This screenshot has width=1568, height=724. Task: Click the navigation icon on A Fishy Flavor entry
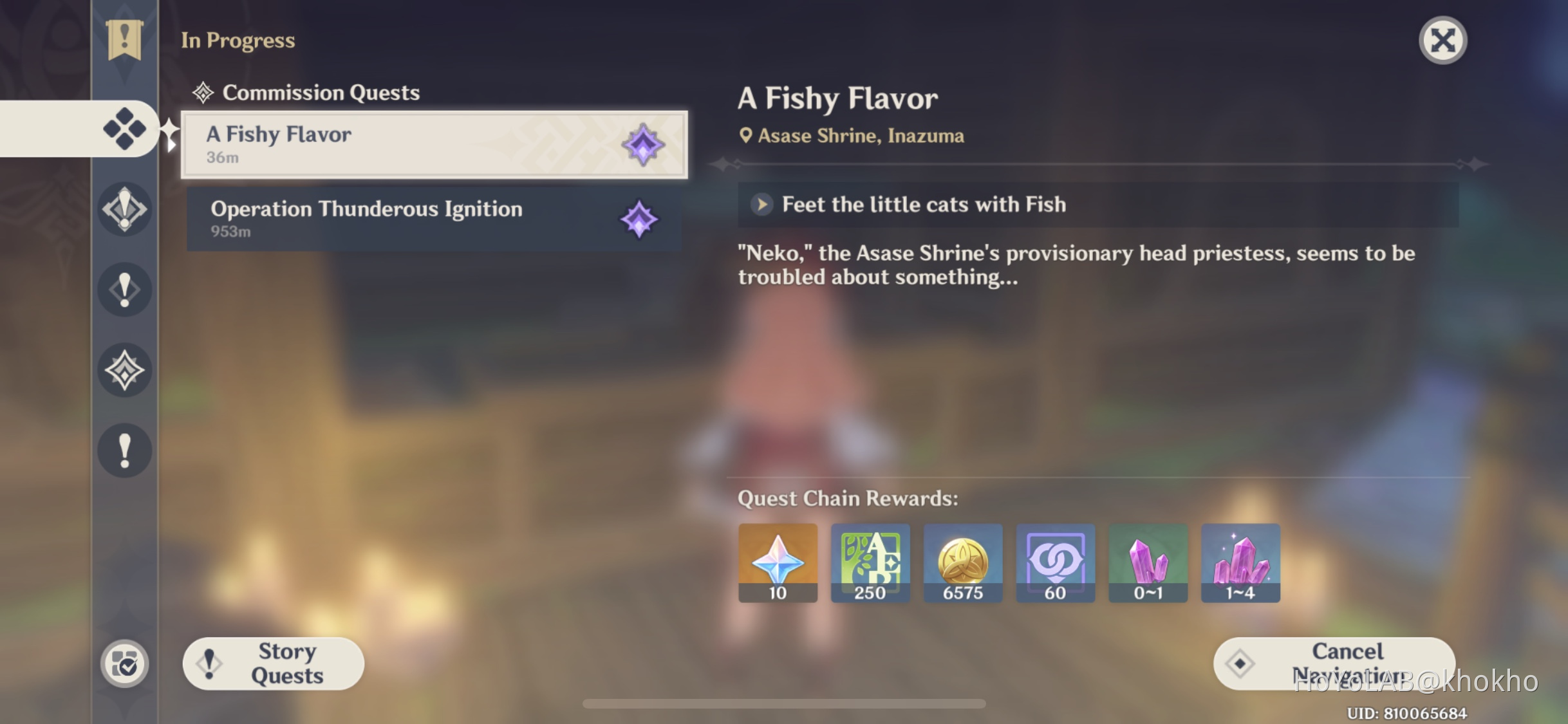click(643, 145)
